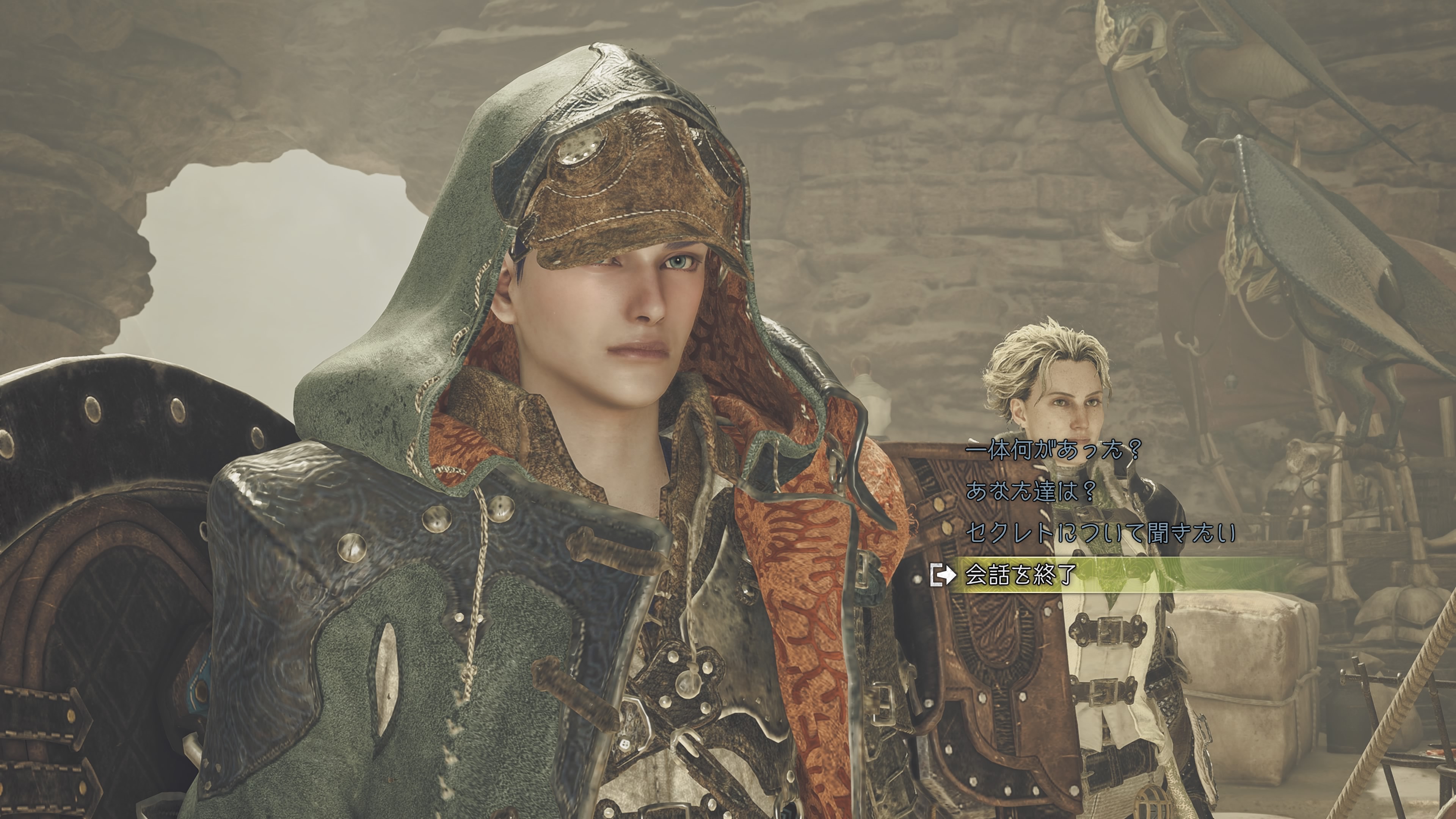Select "セクレトについて聞きたい" dialogue choice

point(1100,532)
